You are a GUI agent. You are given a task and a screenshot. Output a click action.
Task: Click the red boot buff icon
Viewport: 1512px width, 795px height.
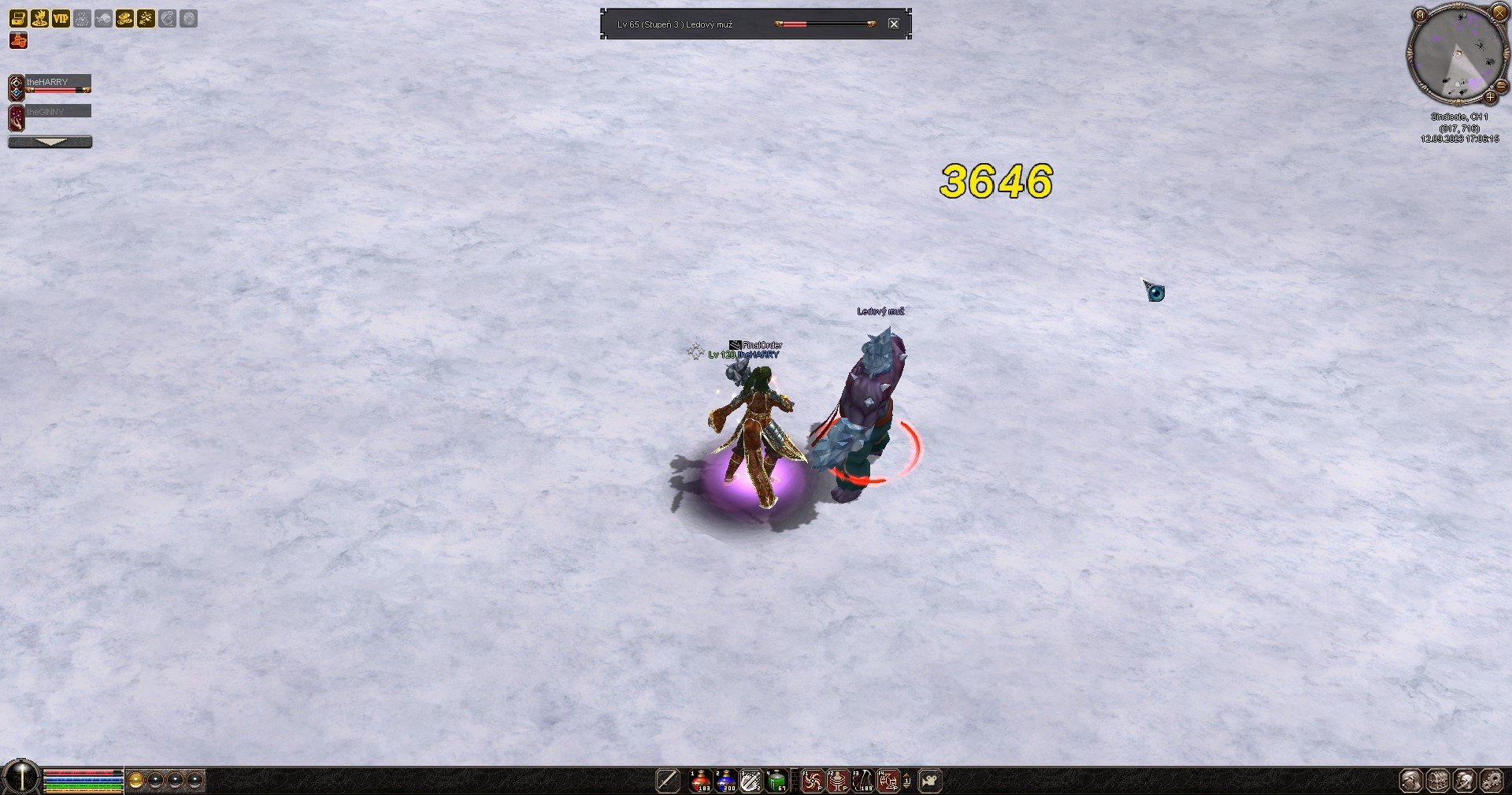tap(18, 40)
